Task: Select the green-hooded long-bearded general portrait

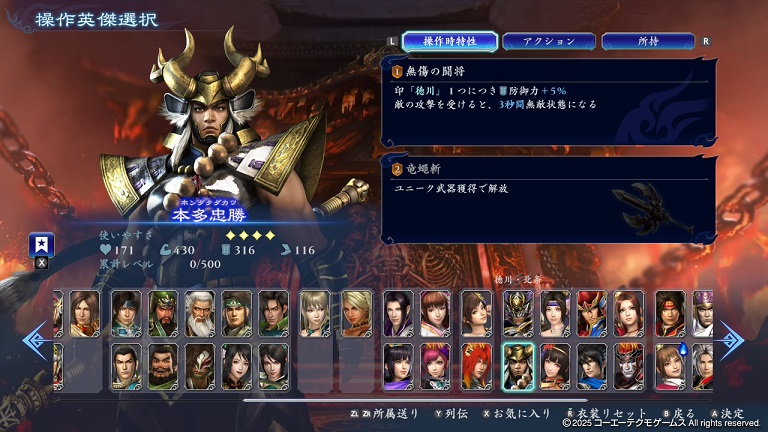Action: click(163, 313)
